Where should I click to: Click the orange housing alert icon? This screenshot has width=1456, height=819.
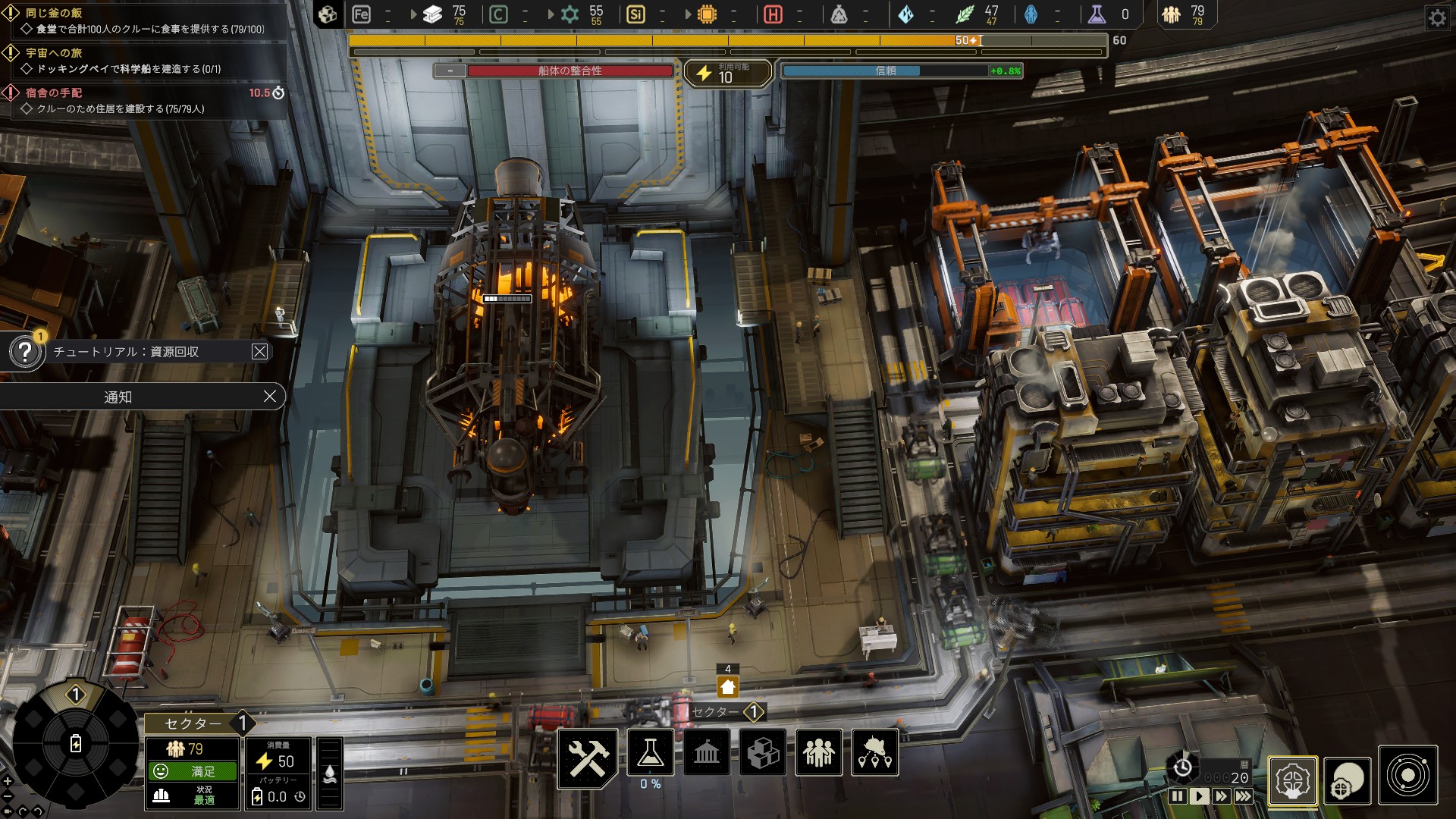728,687
